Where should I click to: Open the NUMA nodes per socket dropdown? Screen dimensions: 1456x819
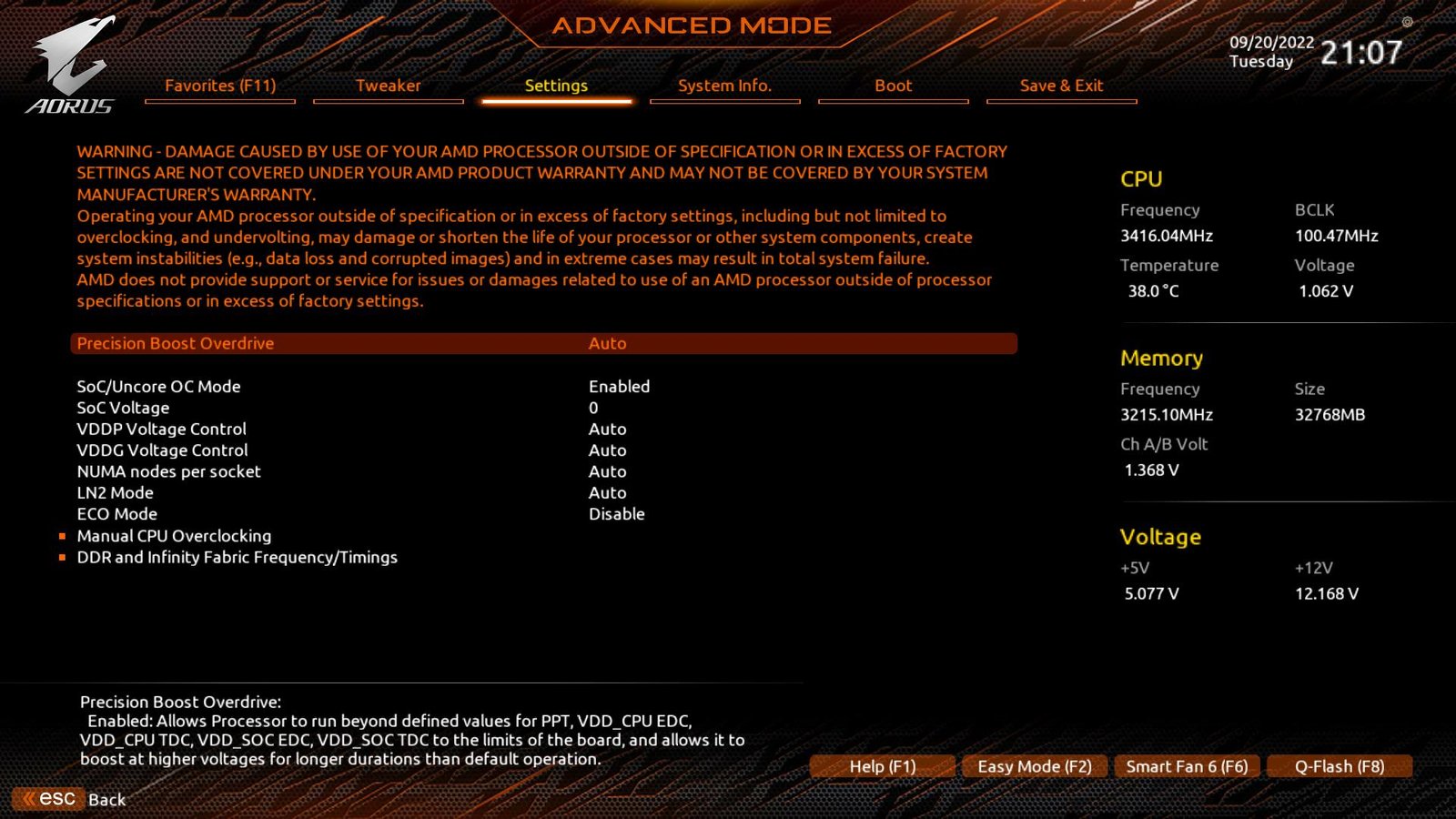click(606, 471)
